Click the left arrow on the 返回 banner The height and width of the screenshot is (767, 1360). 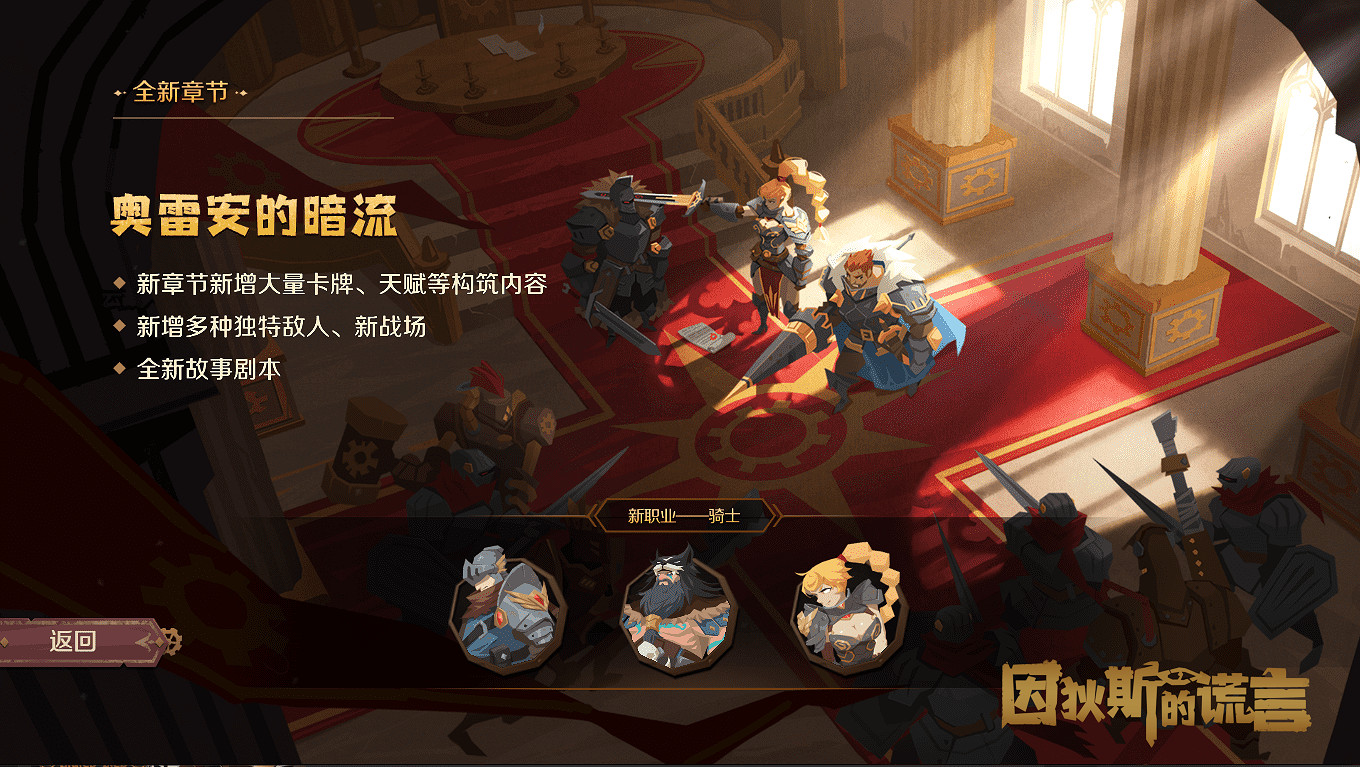142,640
